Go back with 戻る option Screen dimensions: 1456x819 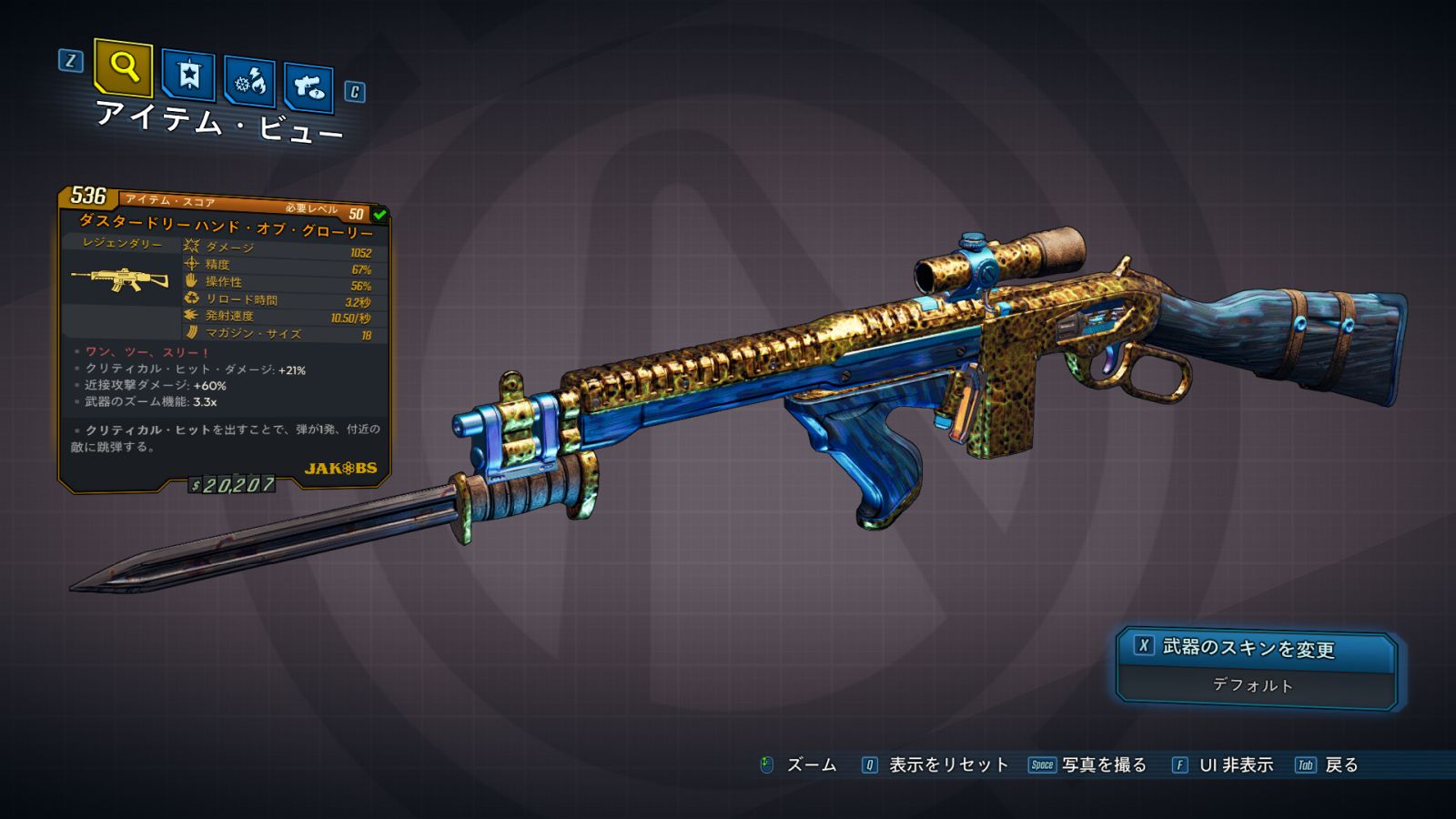click(x=1340, y=765)
